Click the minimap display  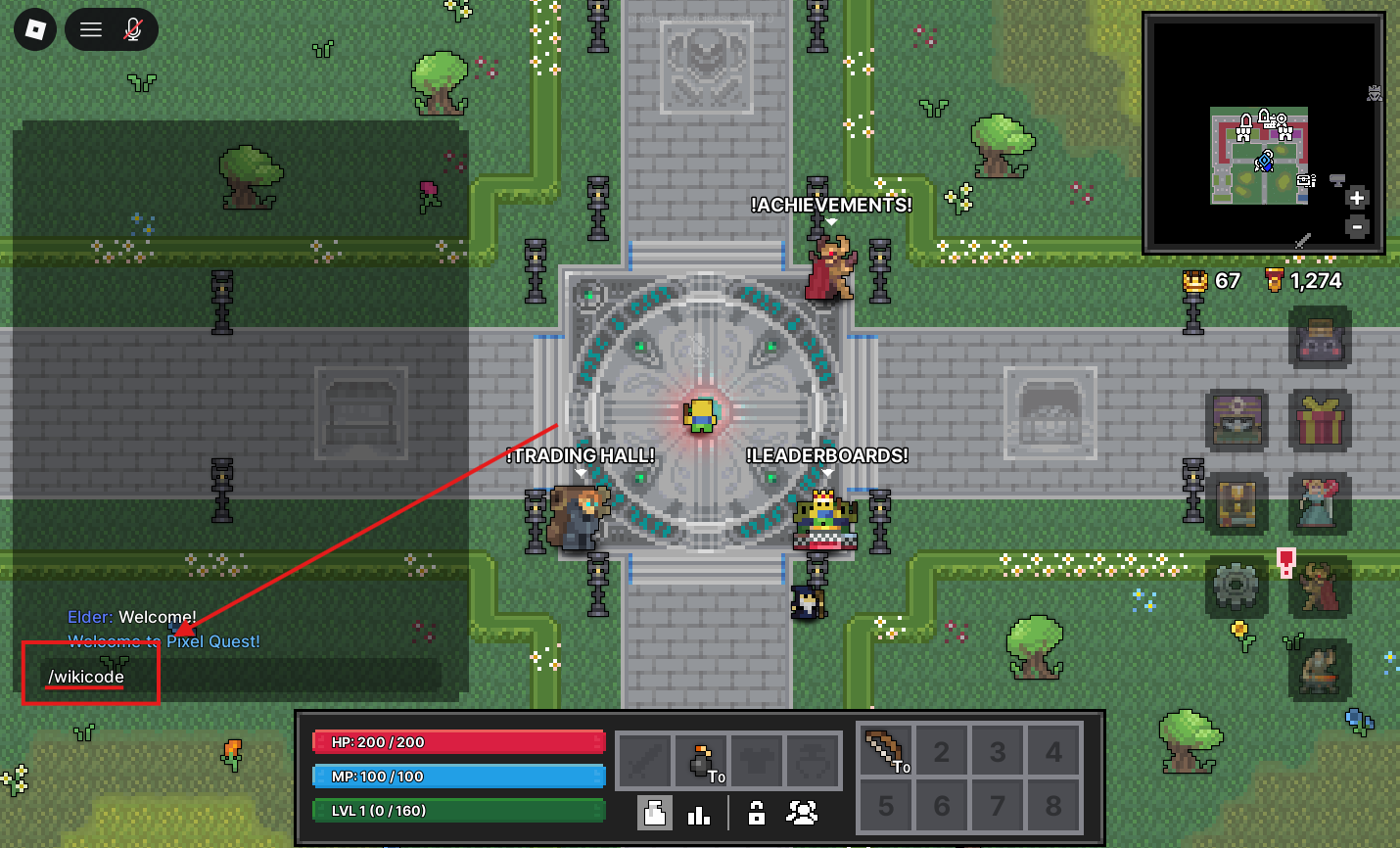[x=1259, y=155]
